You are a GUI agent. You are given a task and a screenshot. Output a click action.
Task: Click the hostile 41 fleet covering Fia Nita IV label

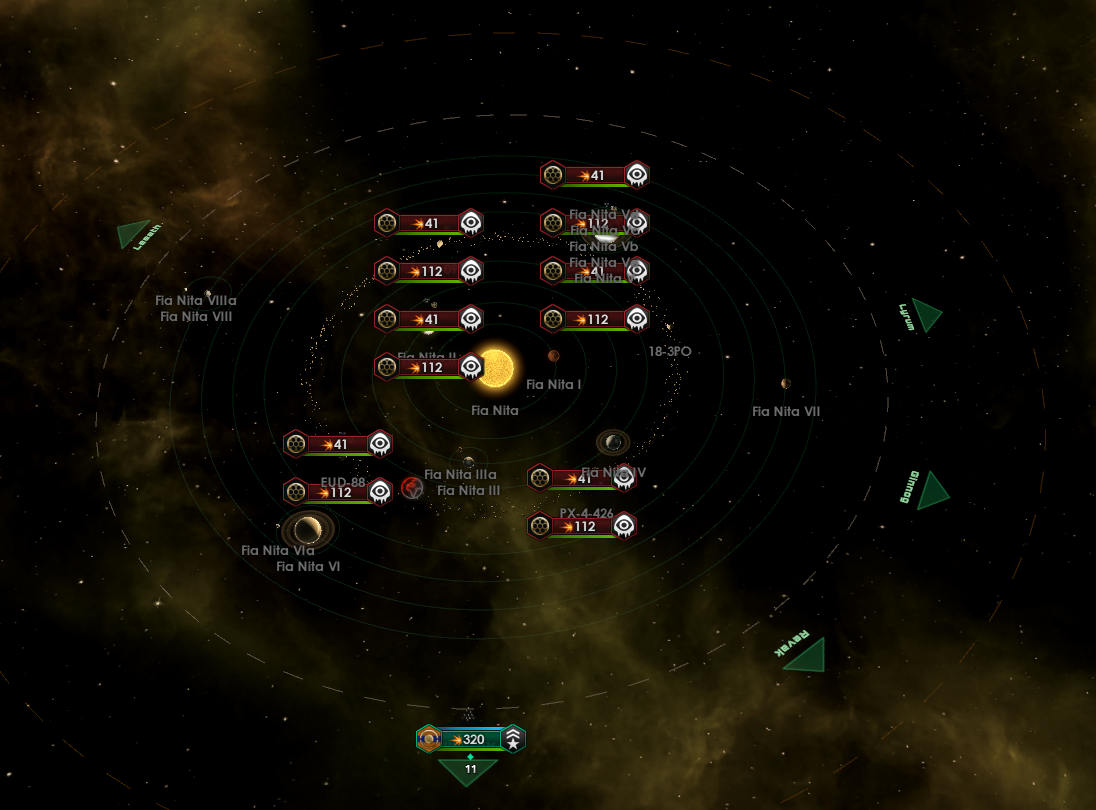[583, 479]
